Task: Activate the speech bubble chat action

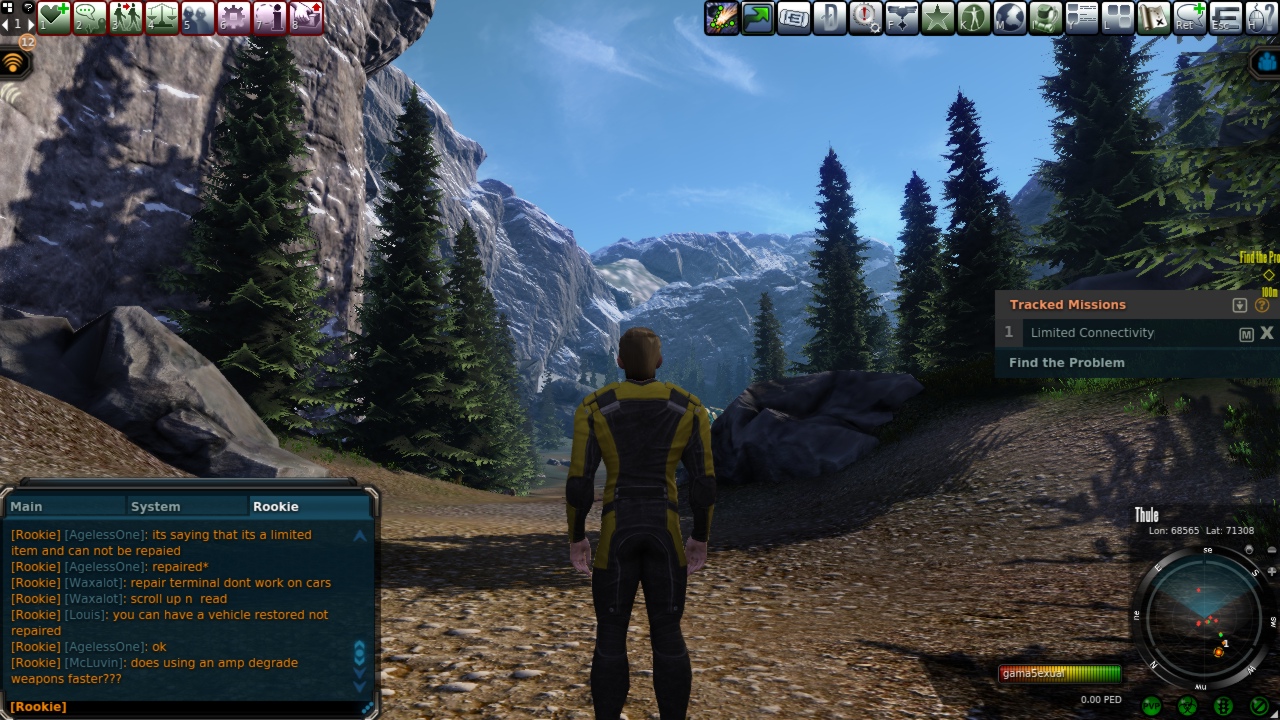Action: [x=90, y=17]
